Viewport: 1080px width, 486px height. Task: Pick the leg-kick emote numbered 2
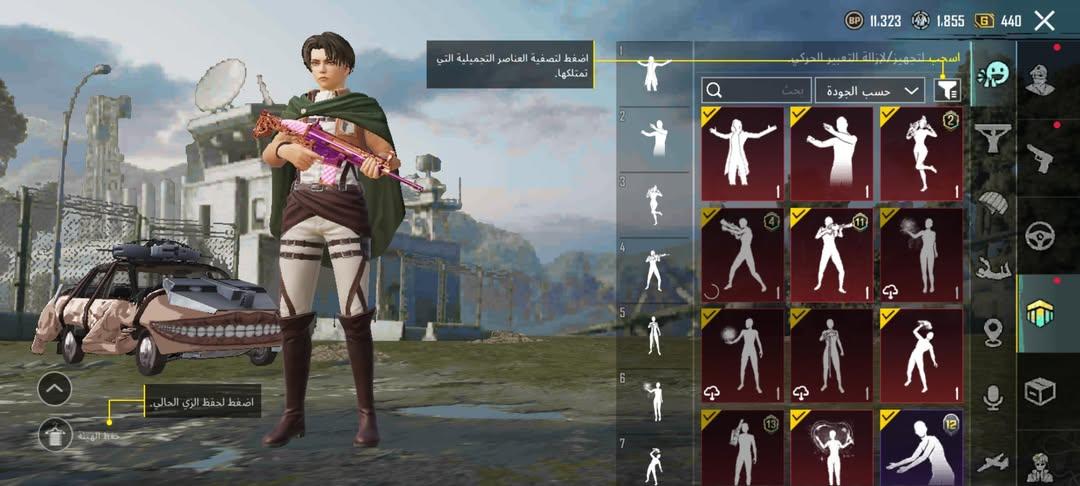(921, 154)
